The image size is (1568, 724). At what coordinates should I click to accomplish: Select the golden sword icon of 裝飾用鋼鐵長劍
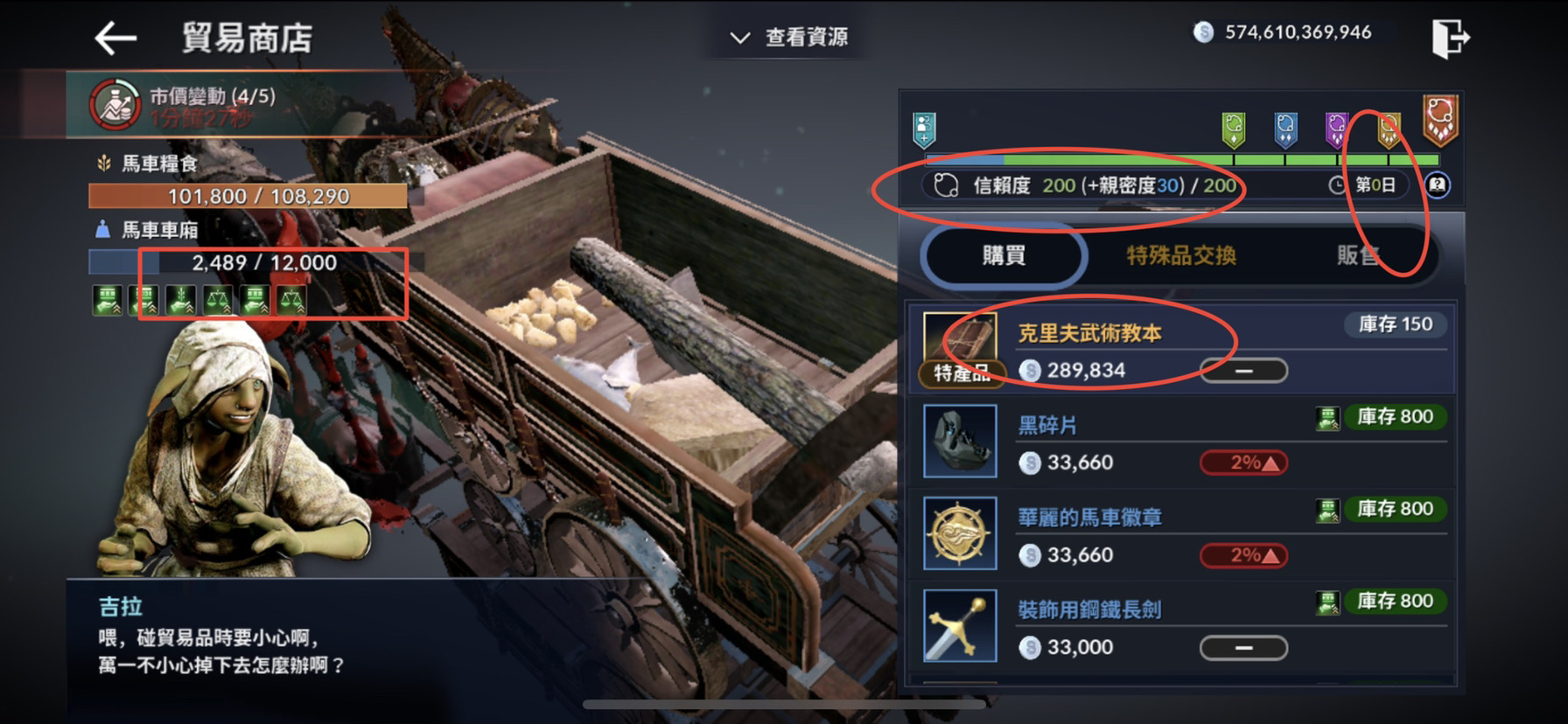960,627
